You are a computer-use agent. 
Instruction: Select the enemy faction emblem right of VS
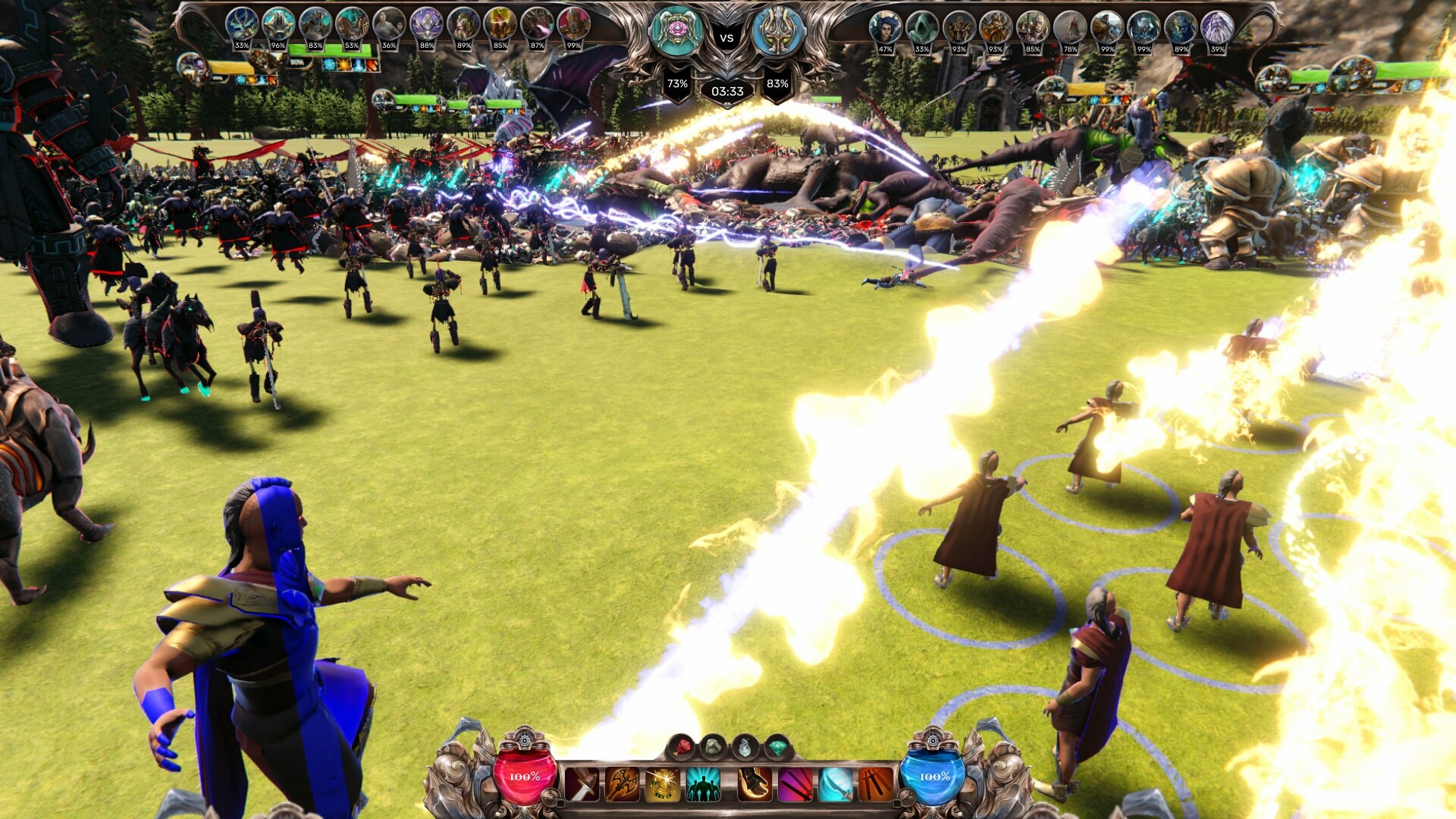coord(779,32)
